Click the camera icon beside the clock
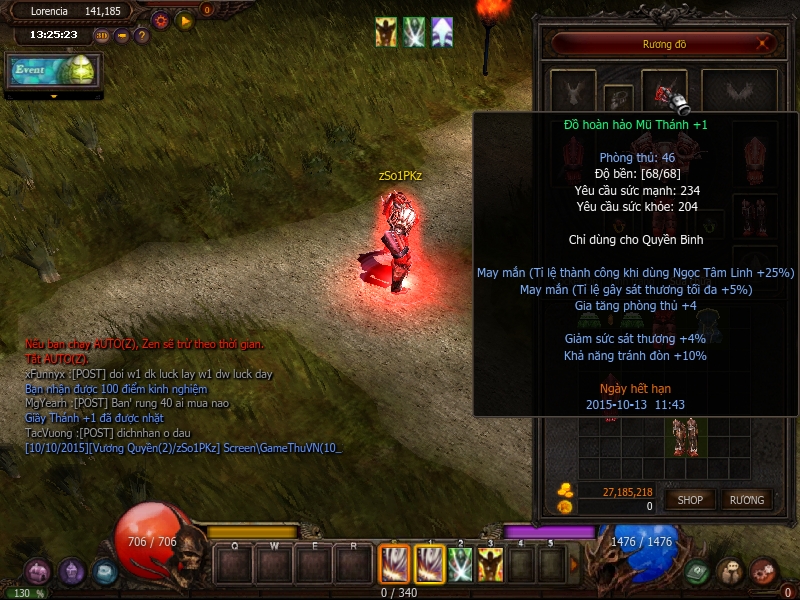 (x=121, y=35)
